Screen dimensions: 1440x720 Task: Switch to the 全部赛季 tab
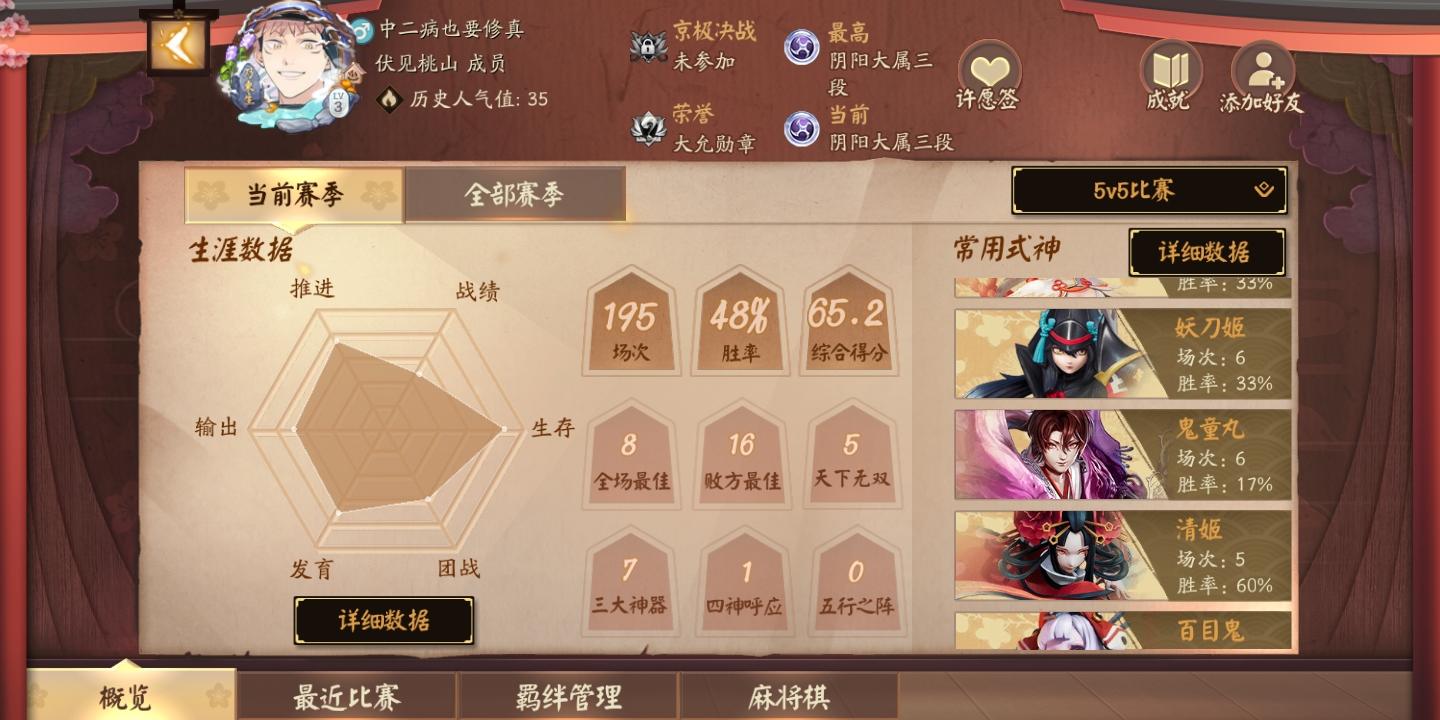(515, 194)
